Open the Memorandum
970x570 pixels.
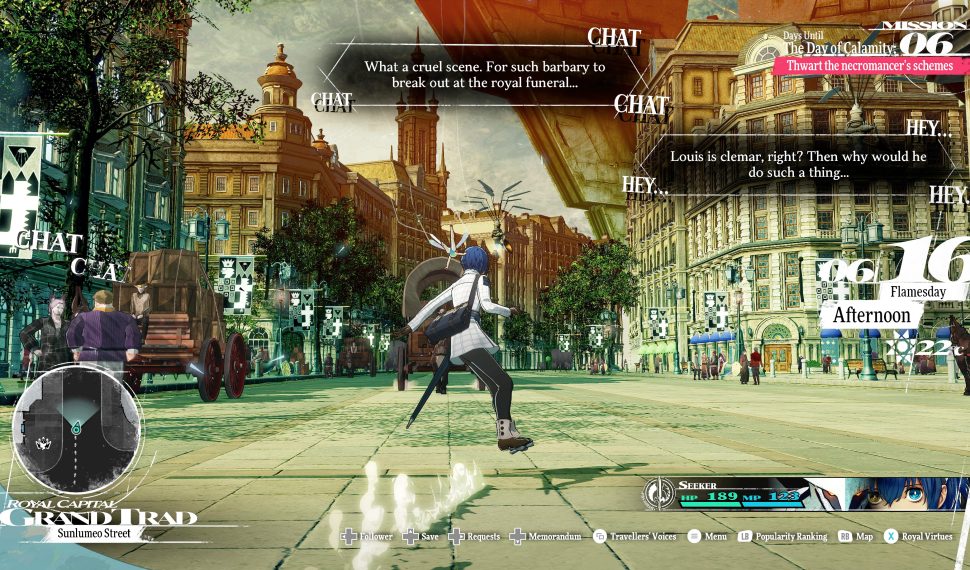(553, 537)
